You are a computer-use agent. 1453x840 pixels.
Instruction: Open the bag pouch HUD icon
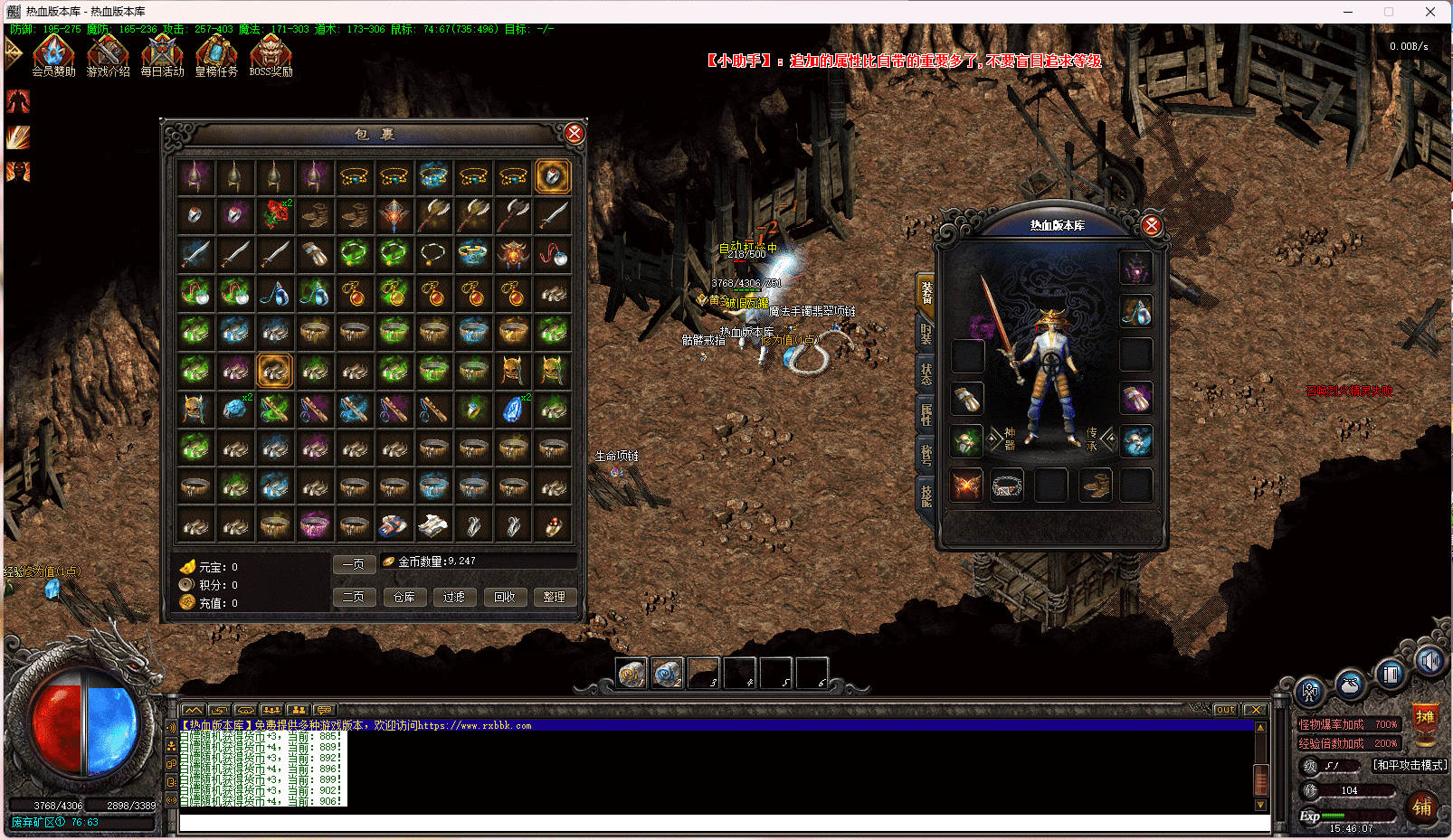click(1350, 684)
